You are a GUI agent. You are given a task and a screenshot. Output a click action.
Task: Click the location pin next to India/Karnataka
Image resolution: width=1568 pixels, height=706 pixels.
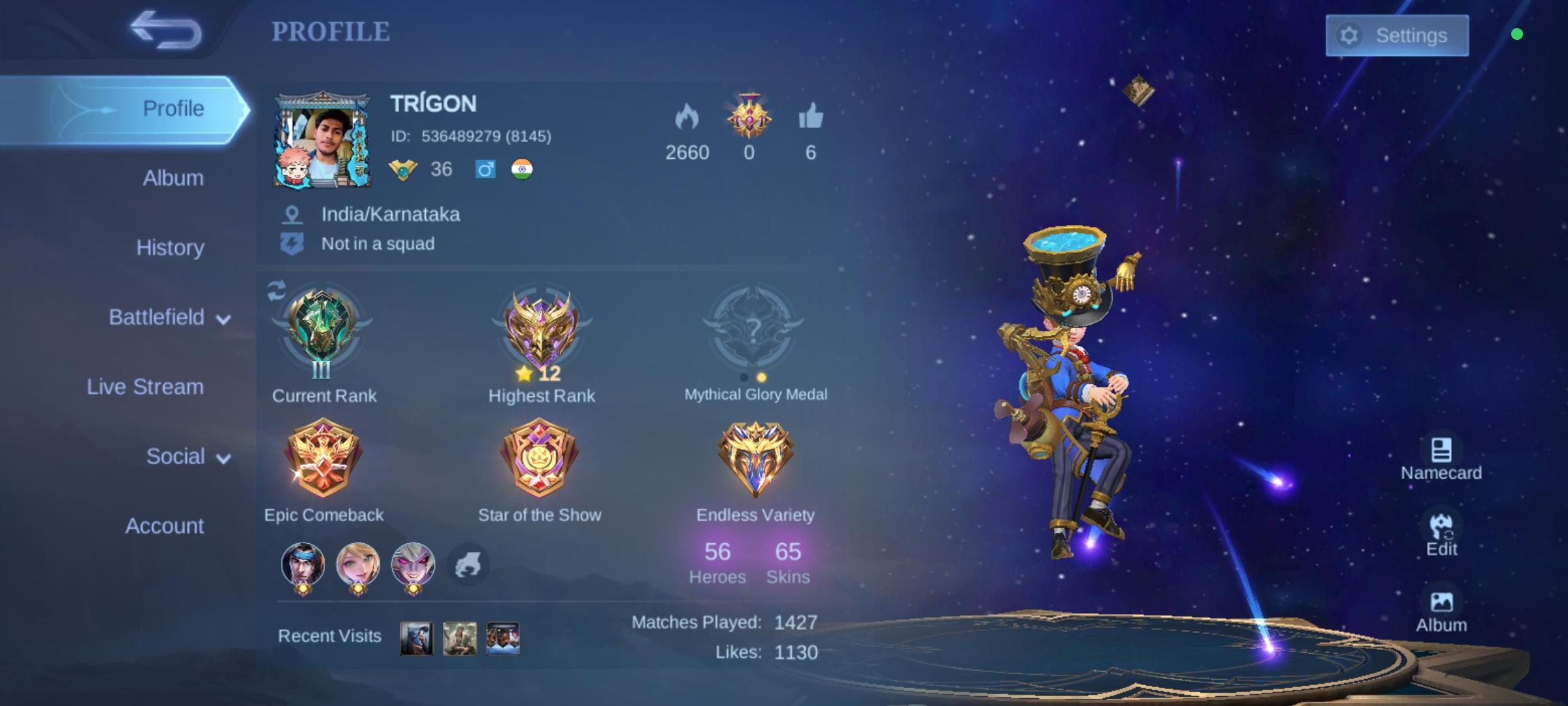(292, 214)
